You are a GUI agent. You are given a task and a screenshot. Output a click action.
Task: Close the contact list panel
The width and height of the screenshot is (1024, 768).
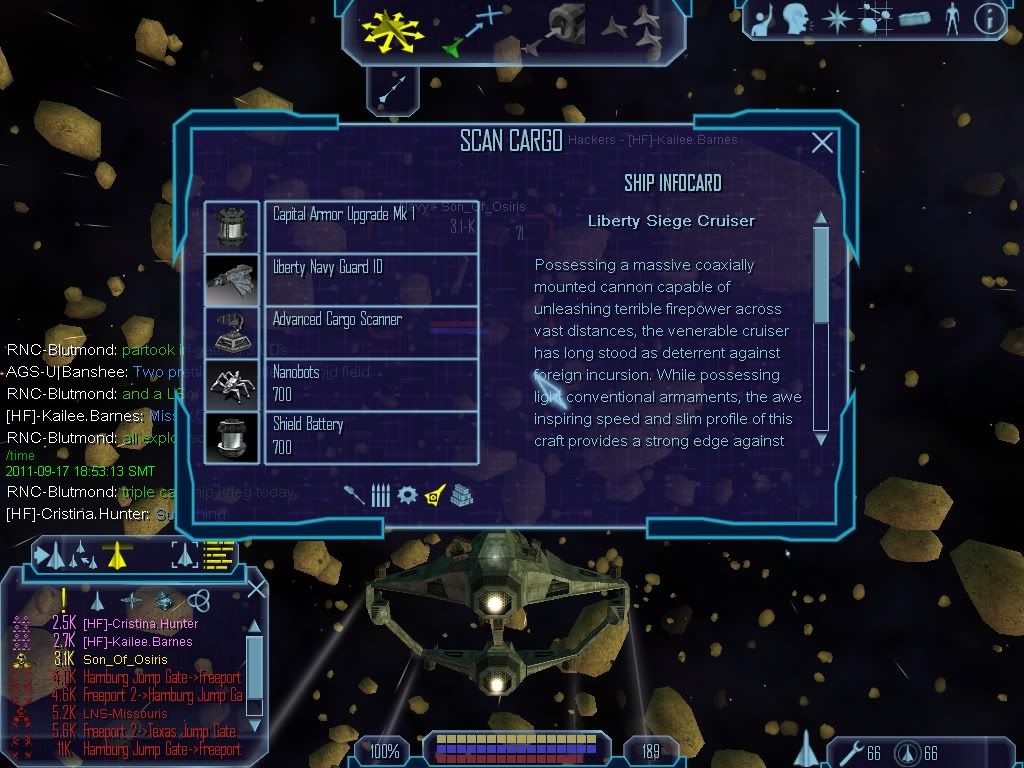tap(257, 588)
